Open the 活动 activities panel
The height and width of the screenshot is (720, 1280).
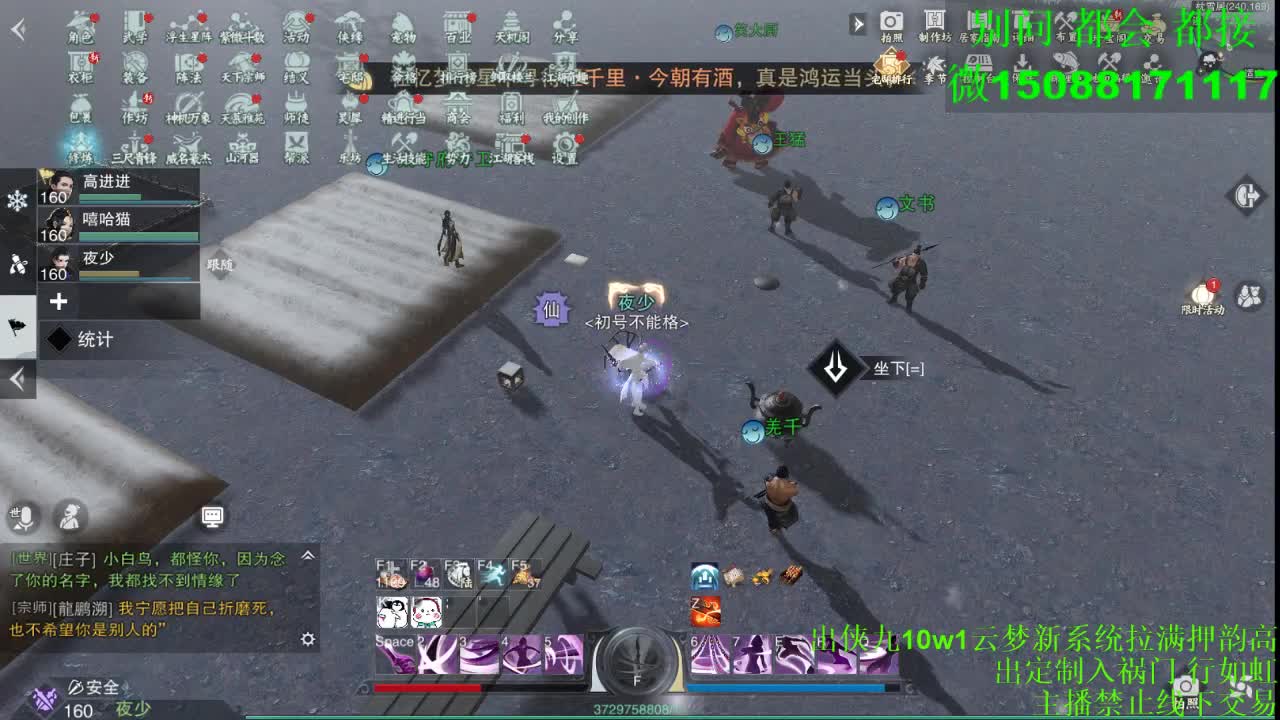[x=296, y=22]
